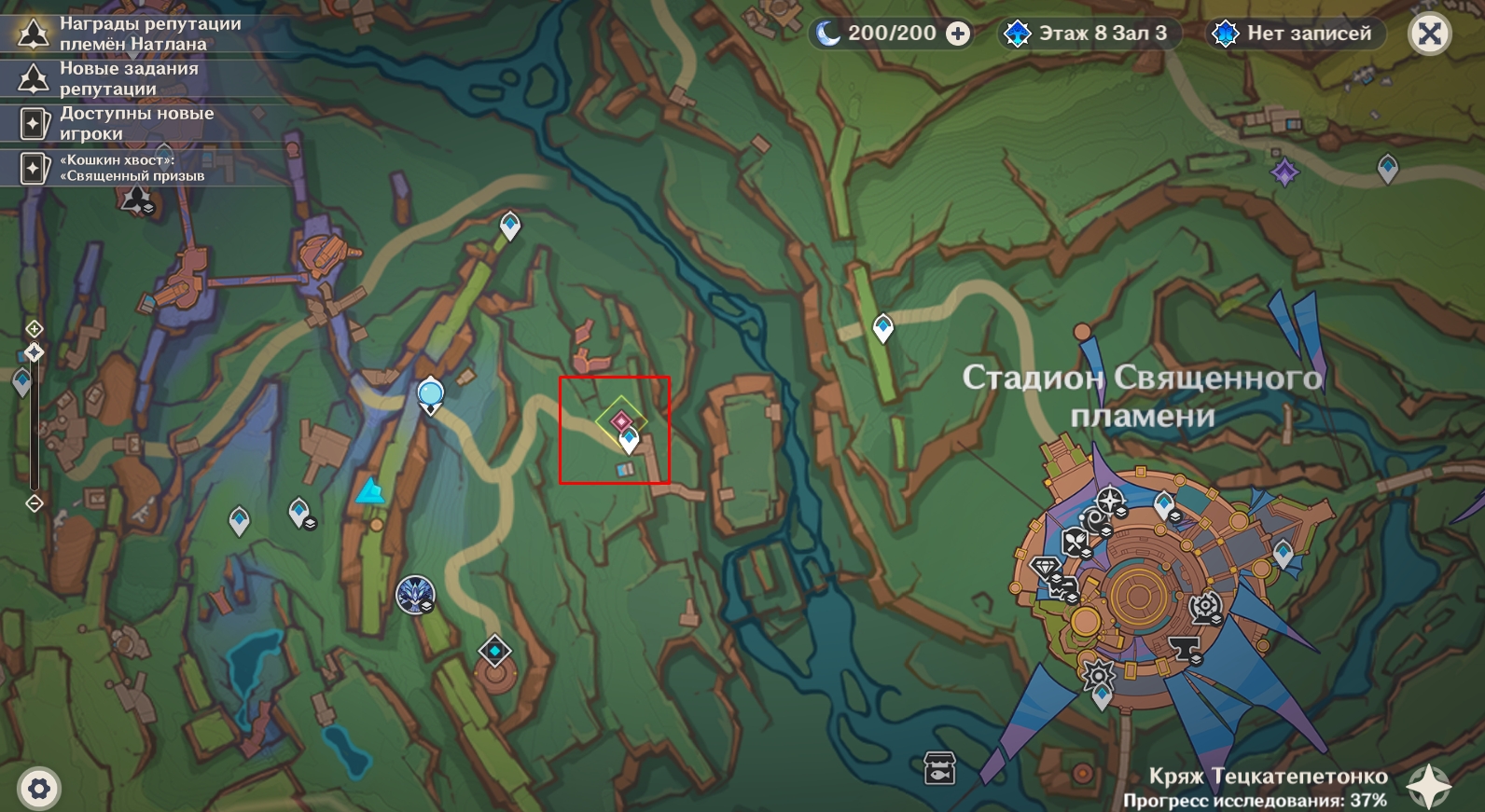Zoom out the map with the minus button
Screen dimensions: 1485x812
coord(35,503)
